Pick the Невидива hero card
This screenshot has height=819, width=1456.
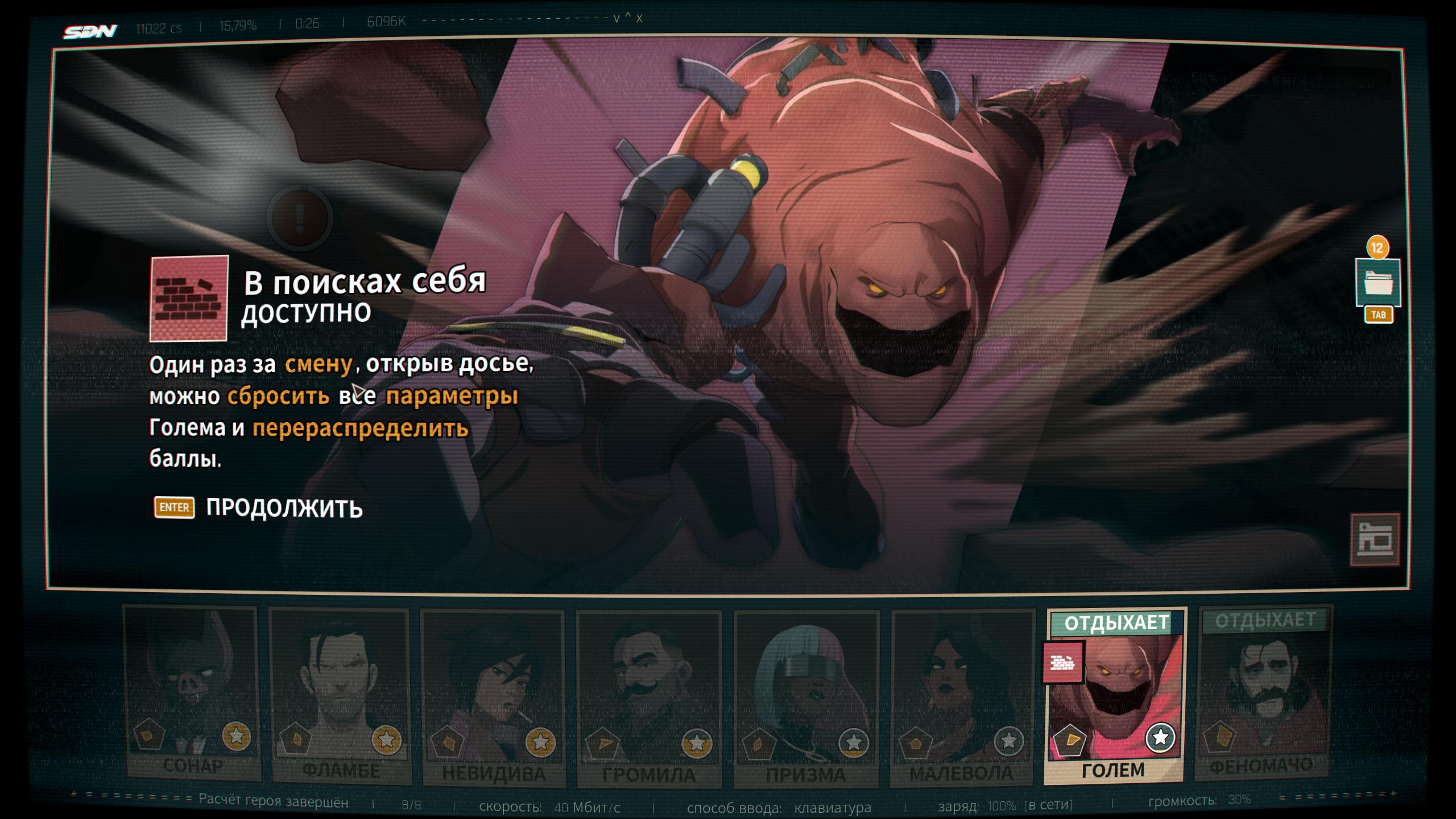[x=493, y=698]
